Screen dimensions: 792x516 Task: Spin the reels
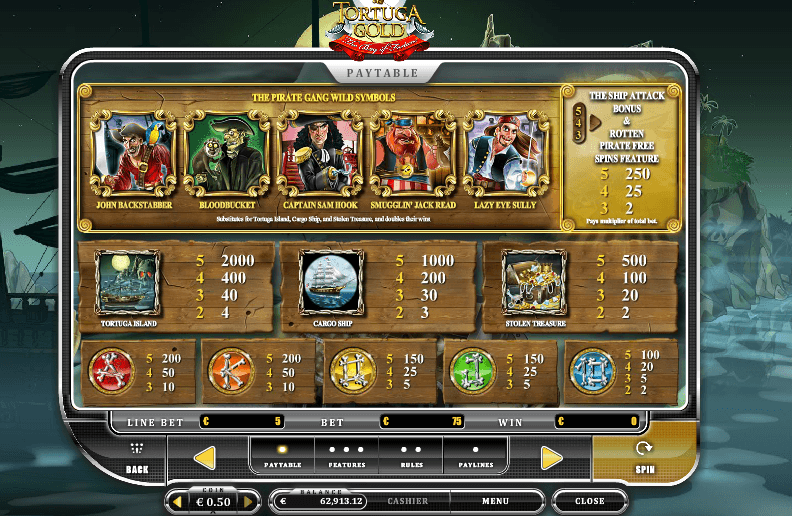(644, 456)
